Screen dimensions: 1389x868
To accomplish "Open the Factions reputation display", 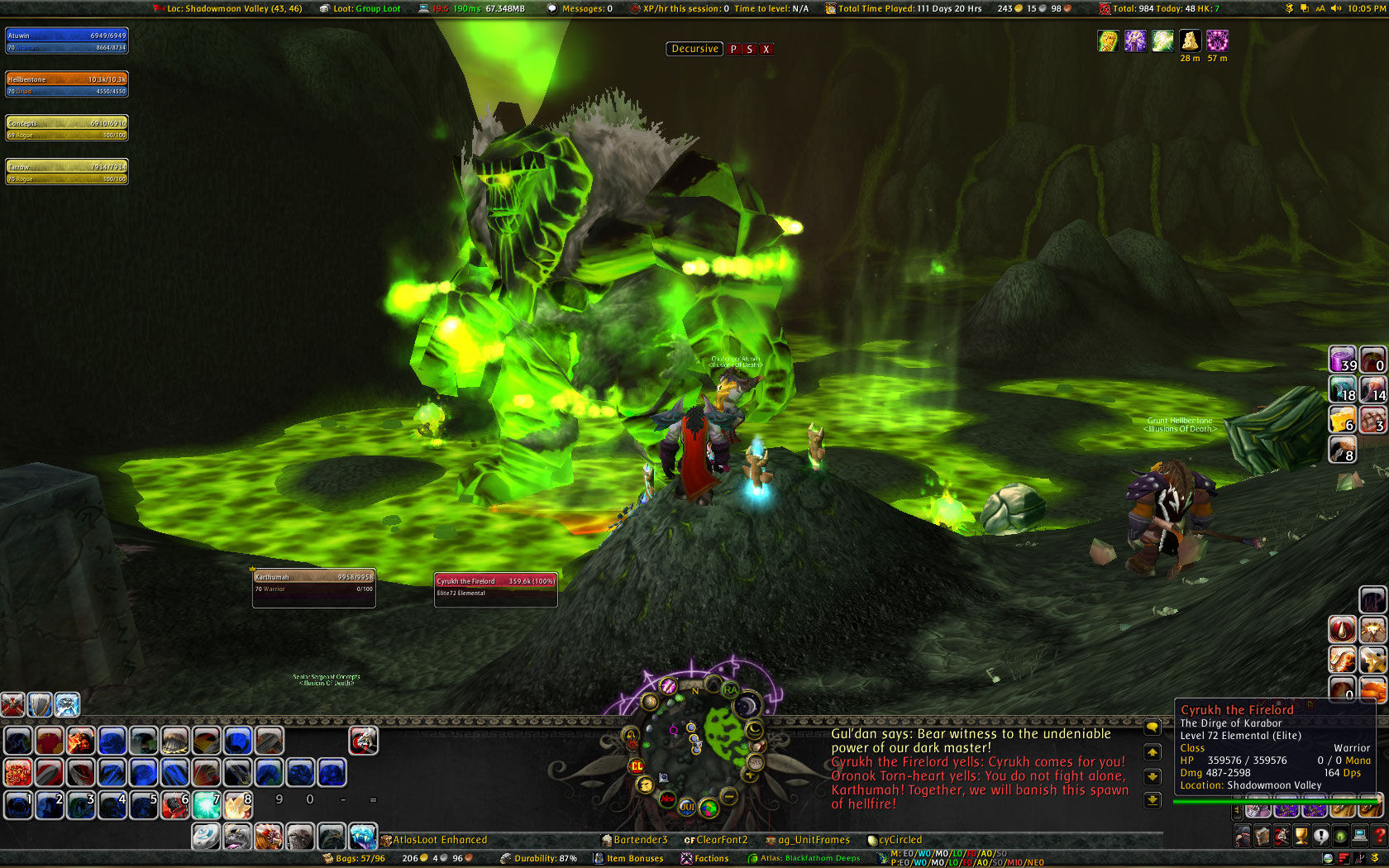I will 707,858.
